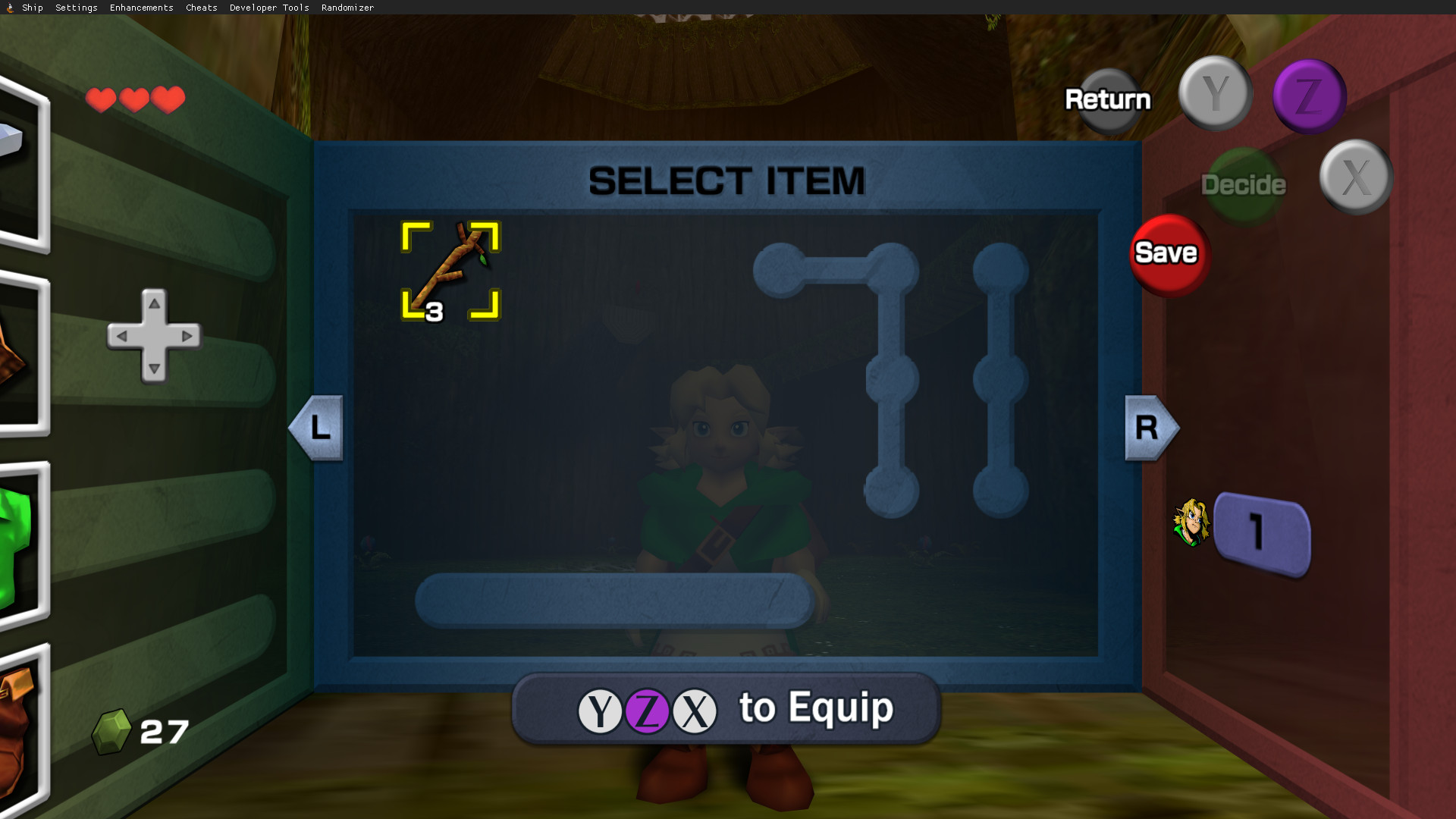Open the Enhancements menu
The width and height of the screenshot is (1456, 819).
(141, 8)
